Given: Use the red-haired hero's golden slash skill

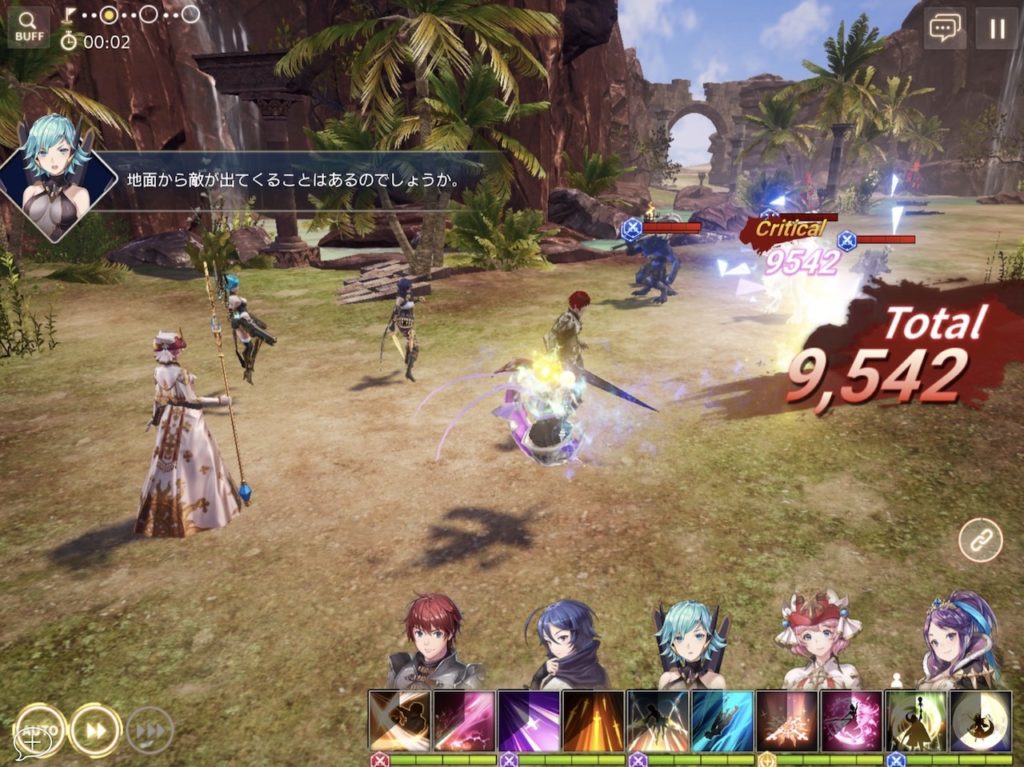Looking at the screenshot, I should coord(400,721).
